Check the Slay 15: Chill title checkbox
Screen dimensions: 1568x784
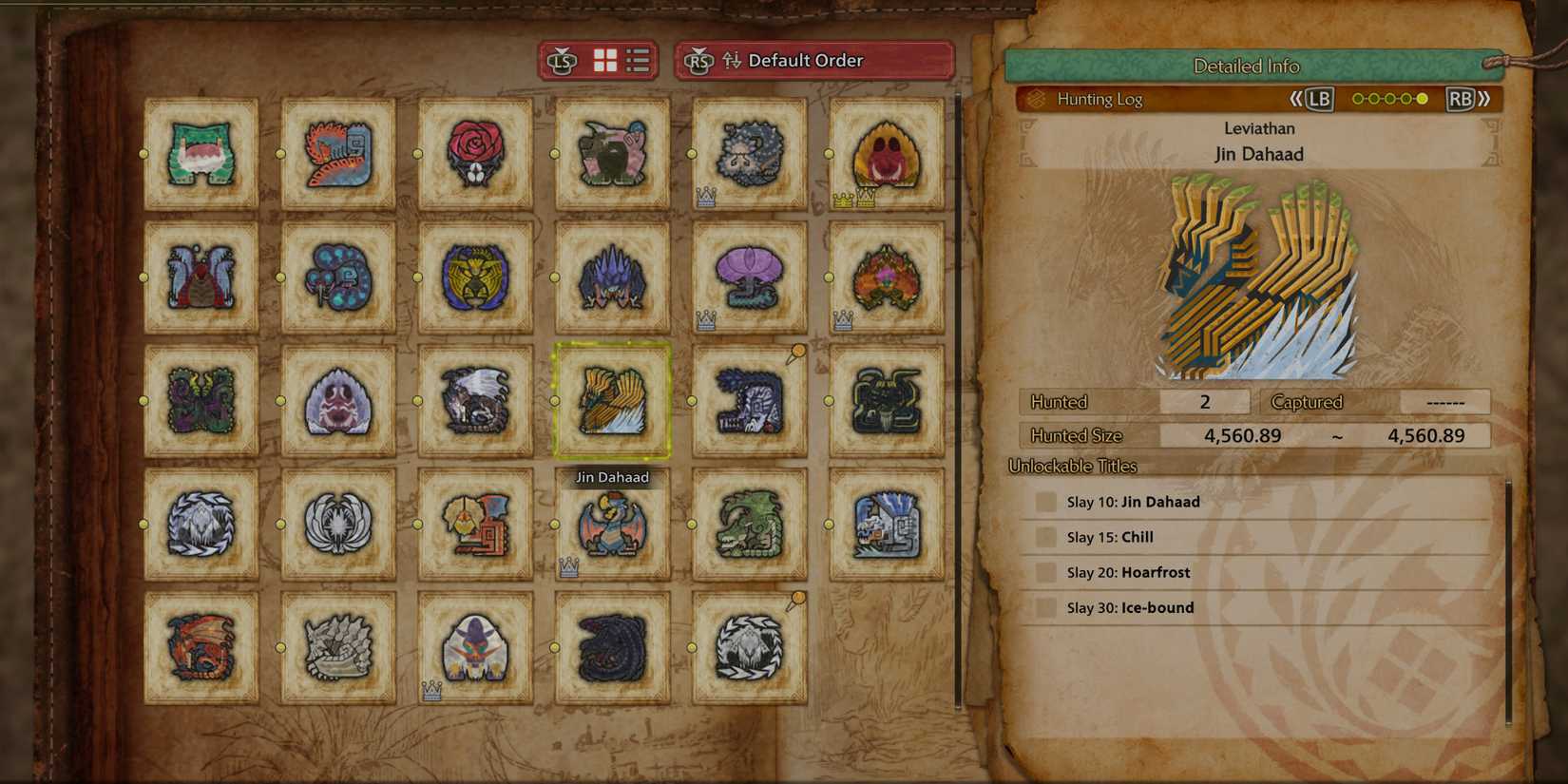click(1045, 536)
